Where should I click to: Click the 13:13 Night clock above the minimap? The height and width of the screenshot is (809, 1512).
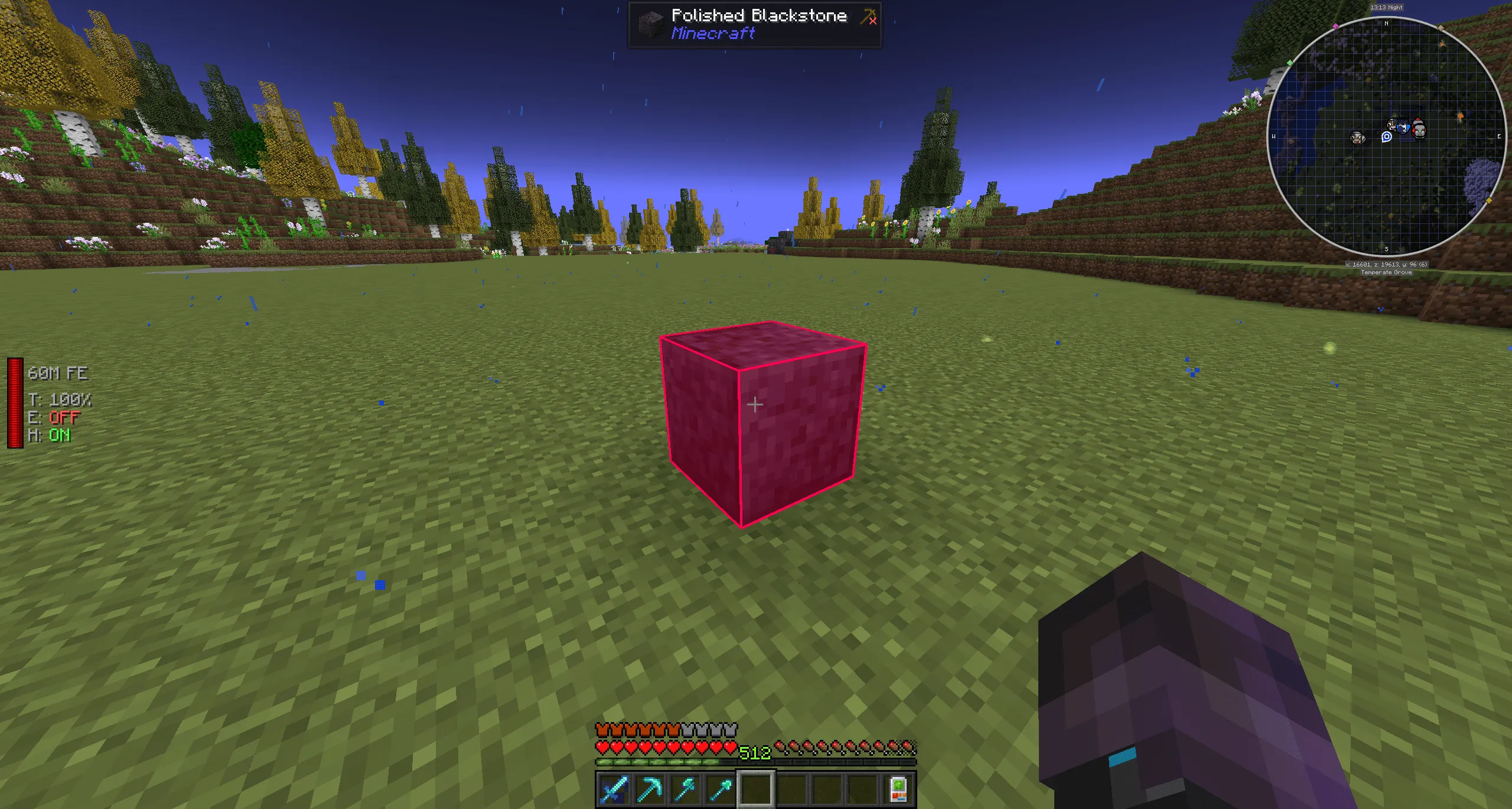click(1386, 8)
